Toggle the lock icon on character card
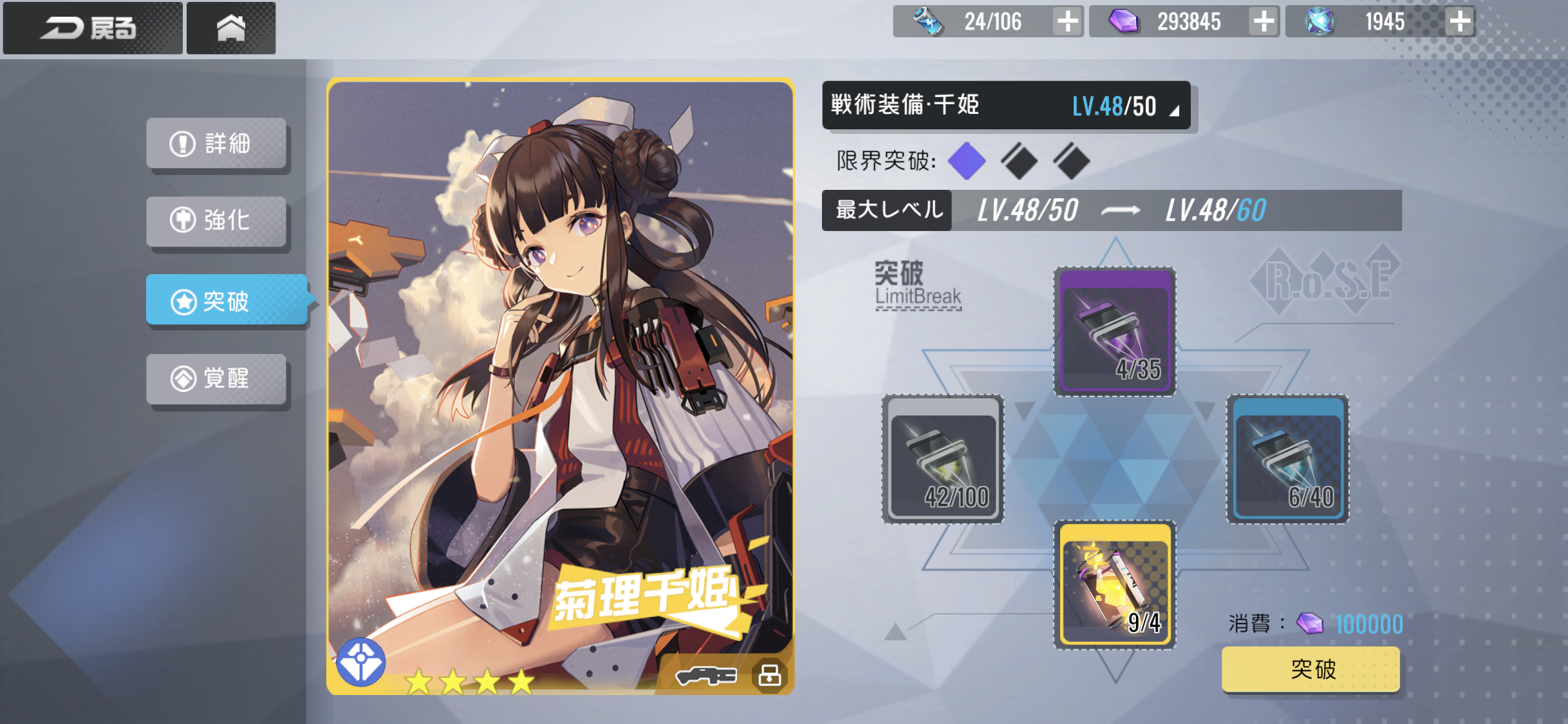 pyautogui.click(x=770, y=675)
